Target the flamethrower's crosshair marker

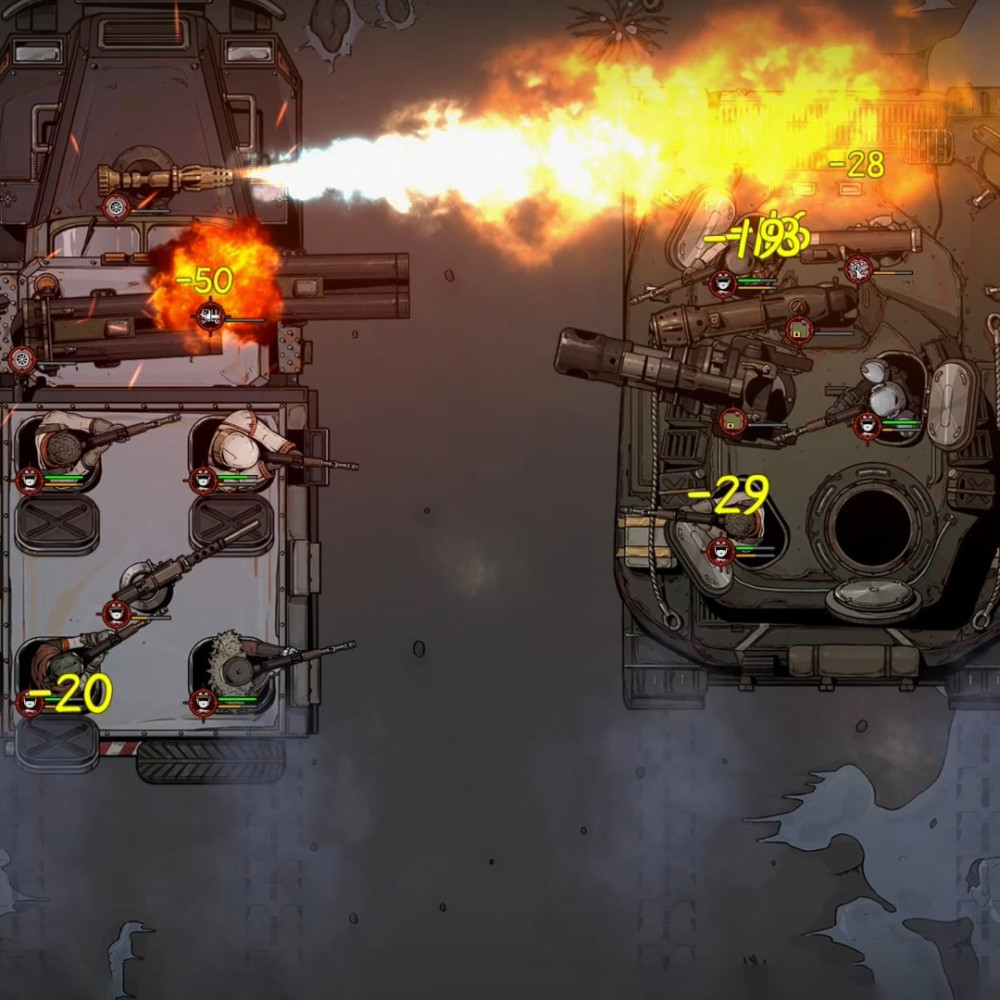116,208
